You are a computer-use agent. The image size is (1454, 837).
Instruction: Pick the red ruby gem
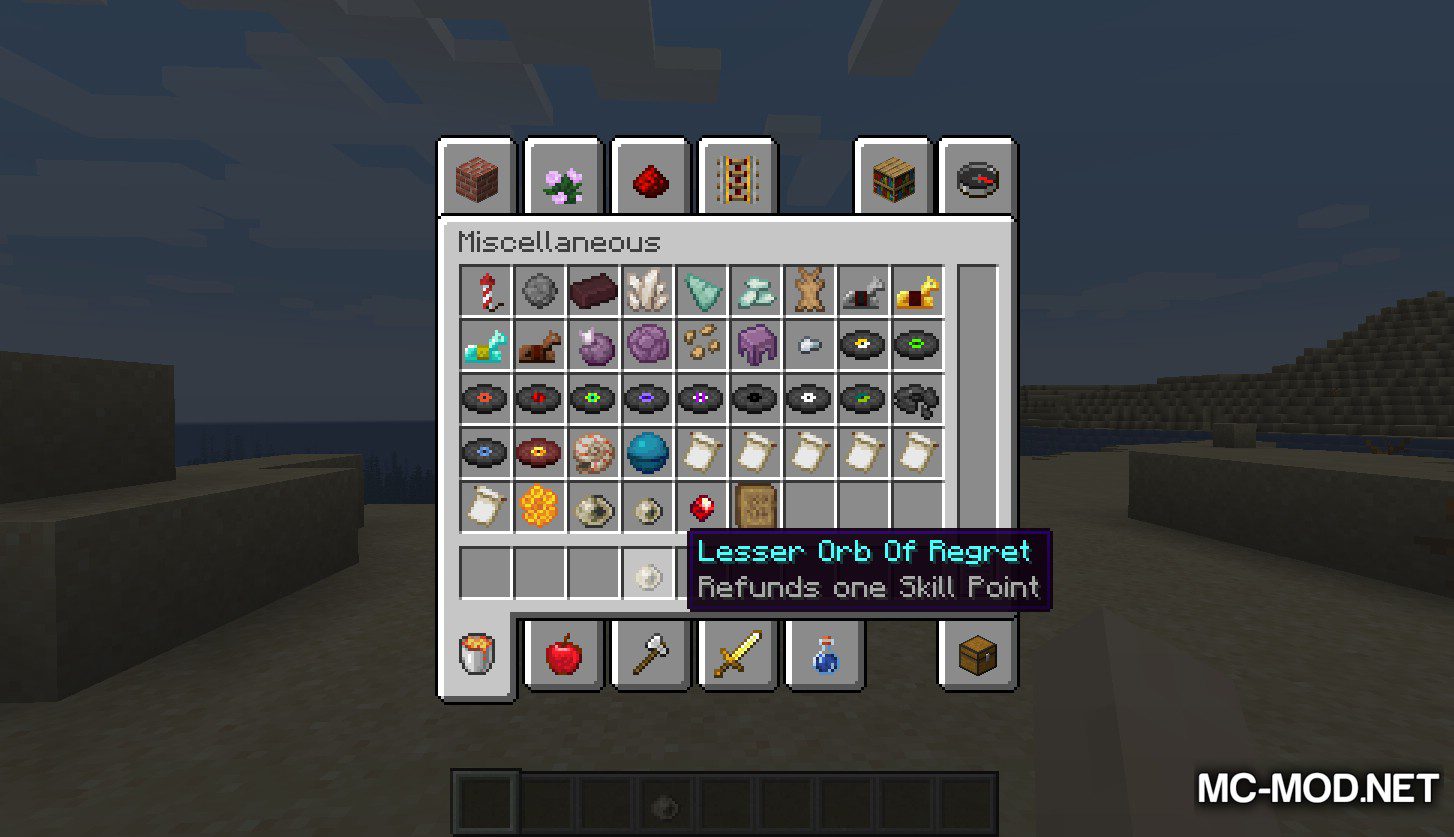[x=702, y=507]
